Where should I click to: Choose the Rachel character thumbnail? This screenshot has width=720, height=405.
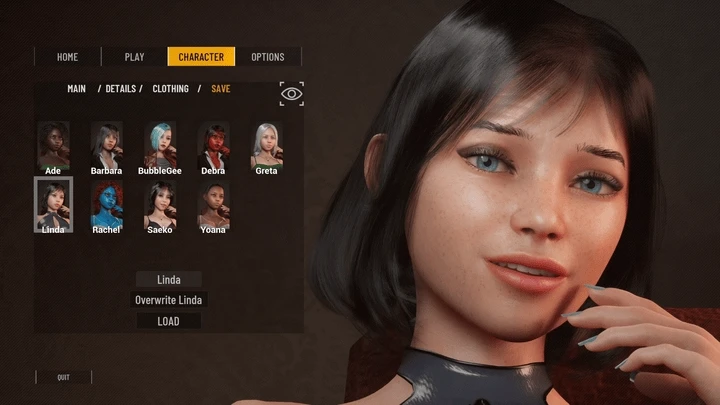pyautogui.click(x=106, y=204)
